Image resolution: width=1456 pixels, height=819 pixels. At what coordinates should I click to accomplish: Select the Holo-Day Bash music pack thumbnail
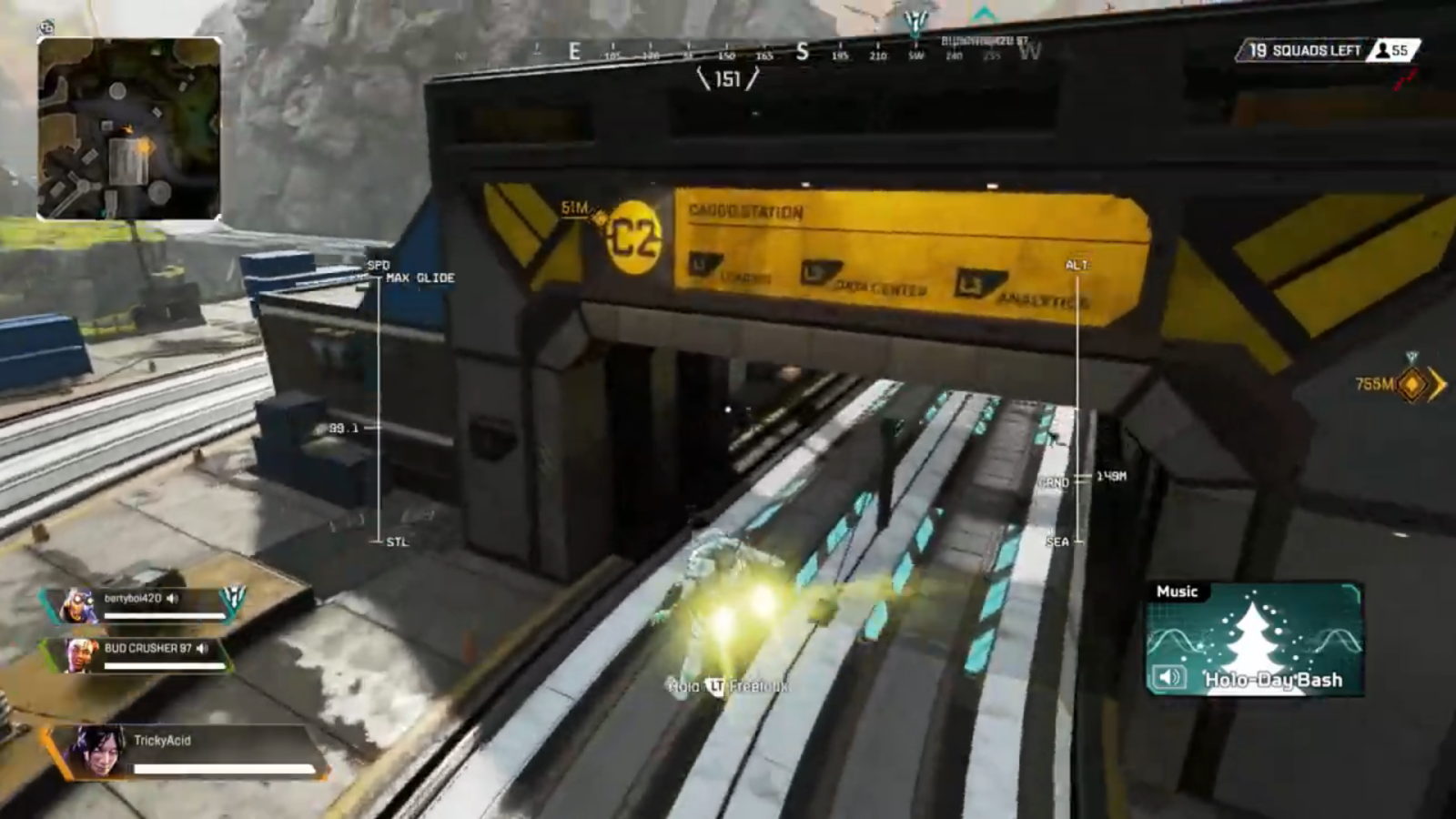[x=1254, y=639]
